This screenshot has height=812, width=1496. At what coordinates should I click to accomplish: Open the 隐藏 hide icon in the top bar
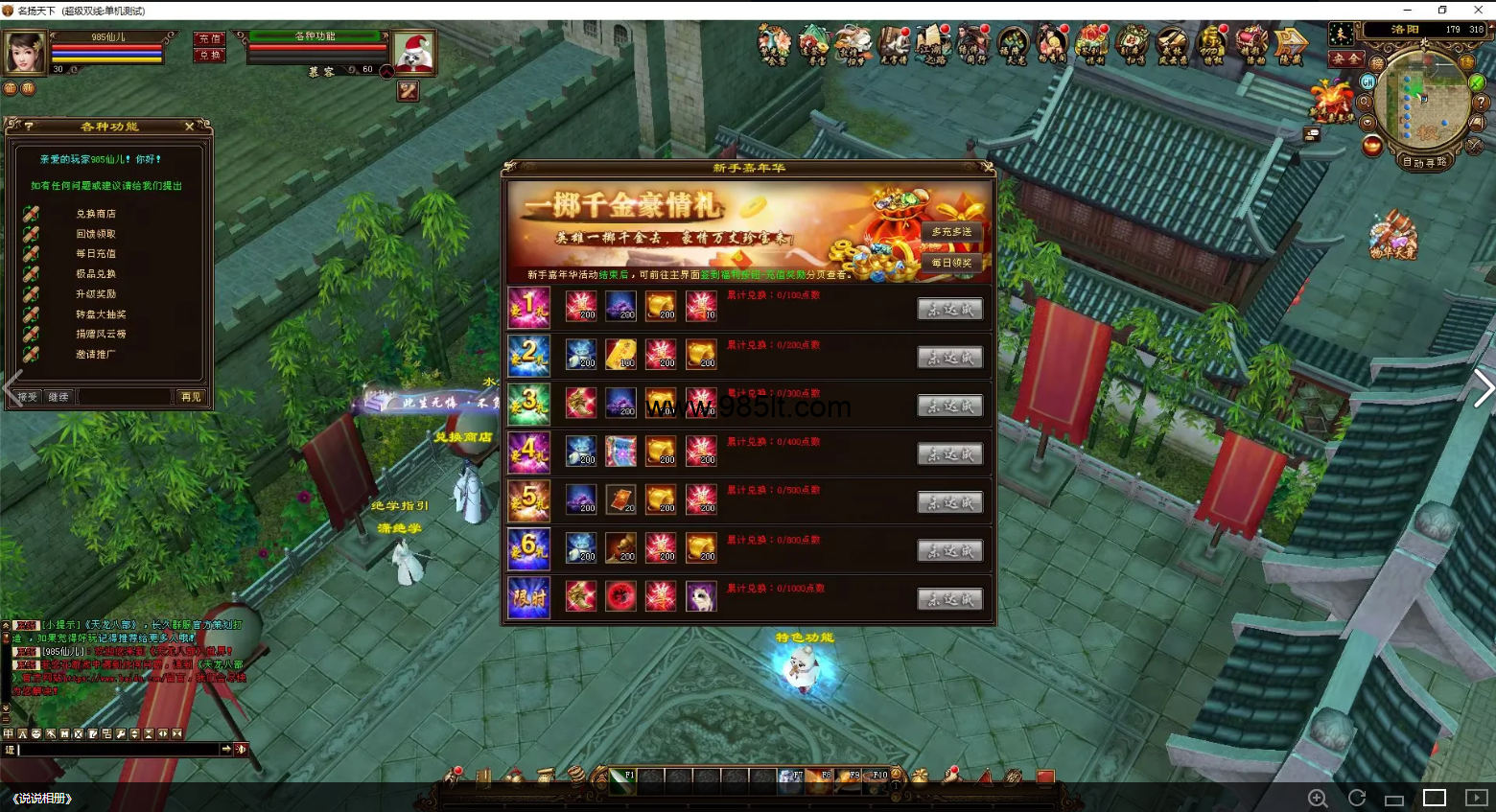[x=1291, y=45]
